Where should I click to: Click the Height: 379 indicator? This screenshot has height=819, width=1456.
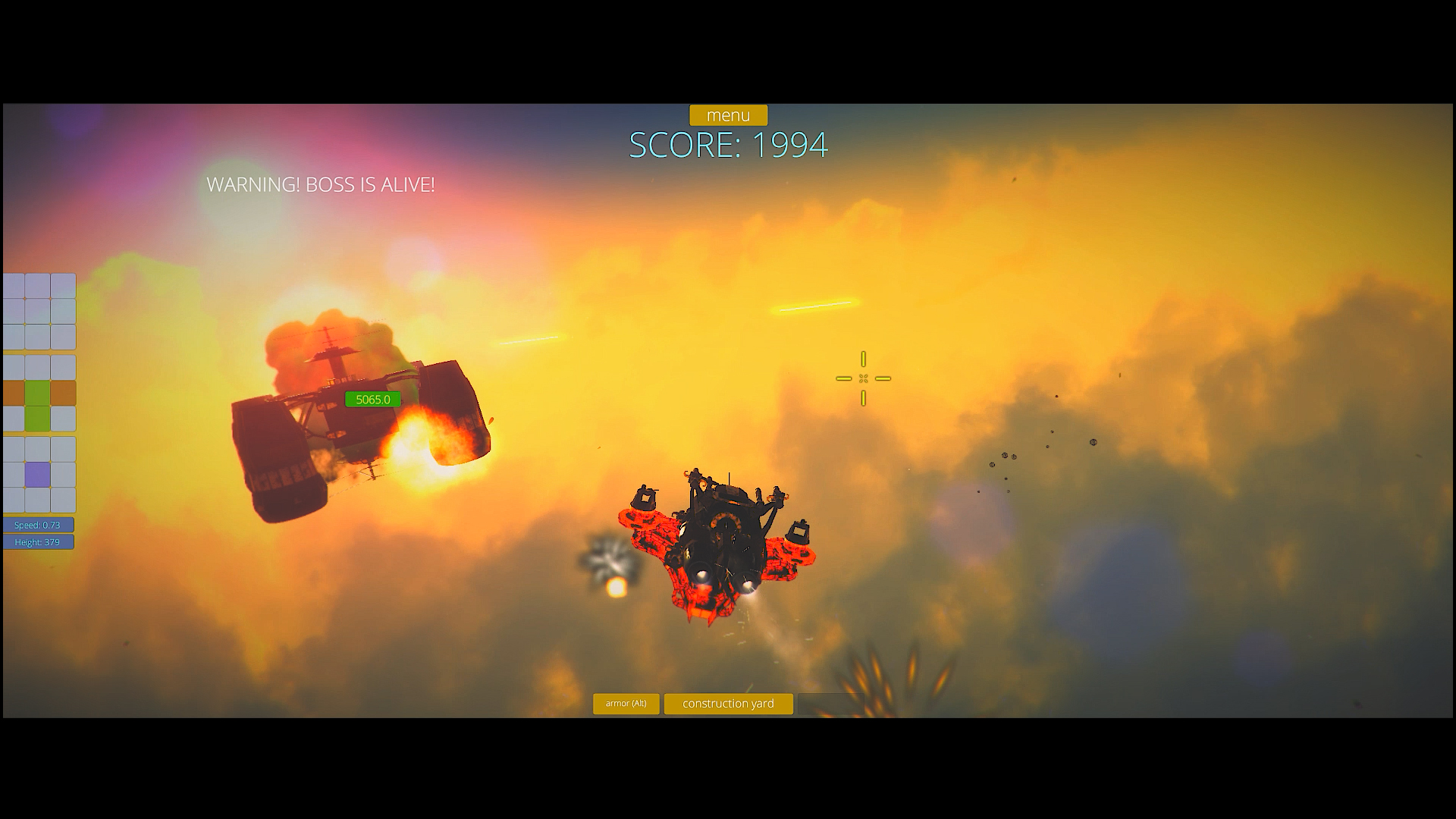[38, 542]
